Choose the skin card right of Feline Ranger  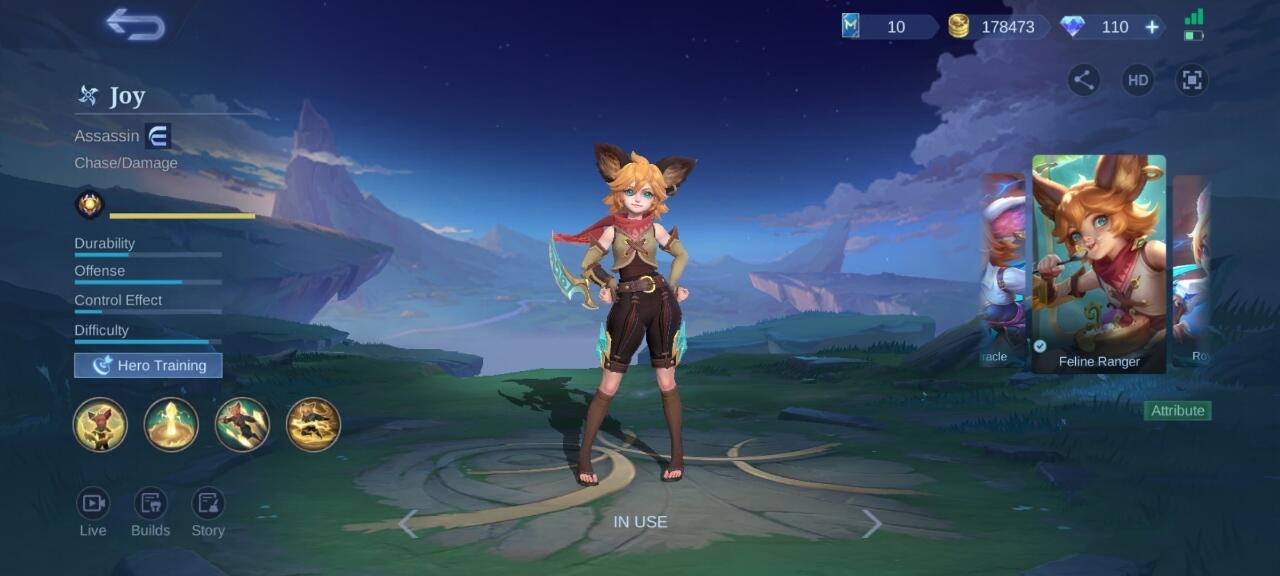(x=1192, y=270)
